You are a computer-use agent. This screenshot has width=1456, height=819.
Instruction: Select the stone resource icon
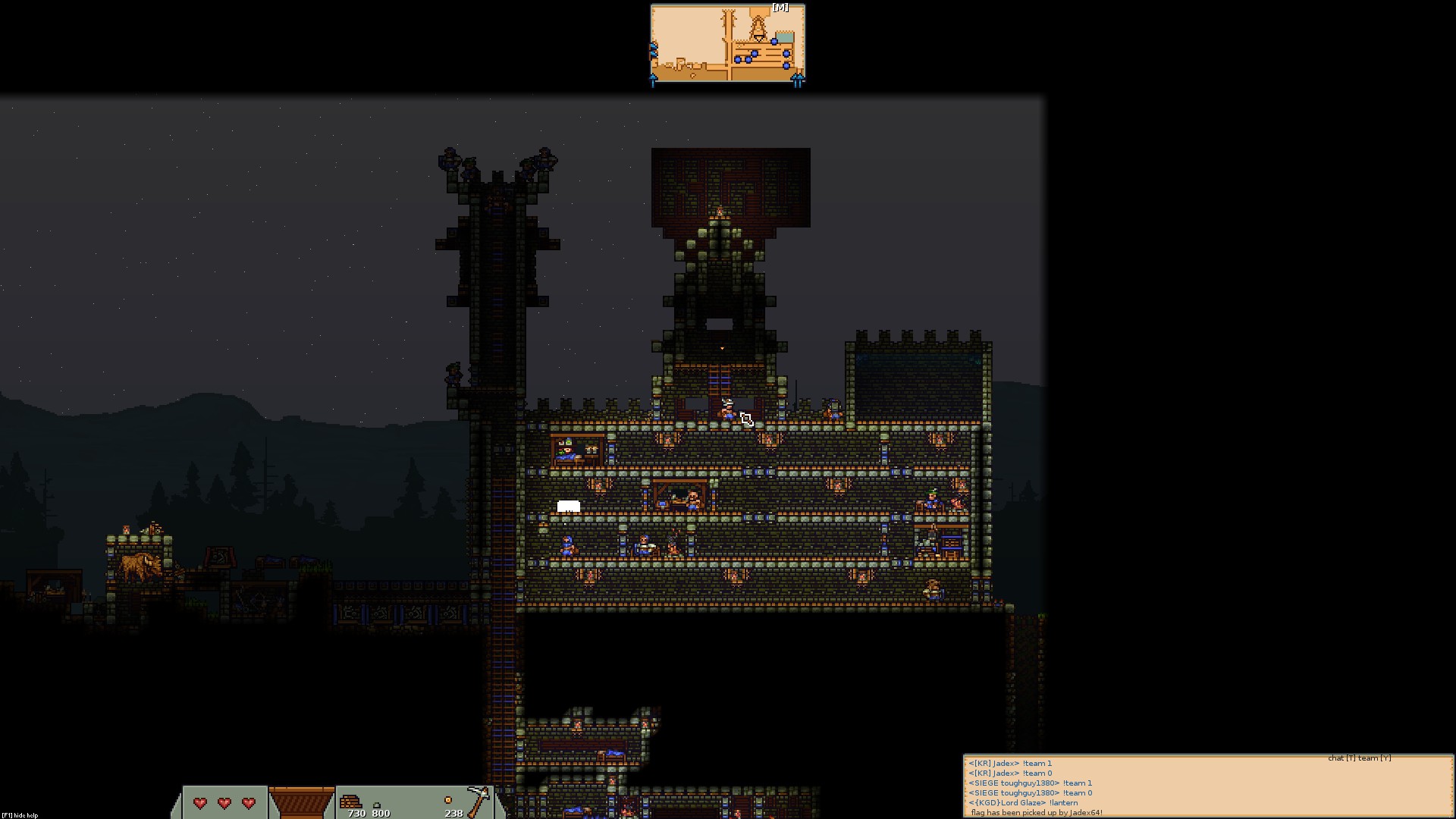[377, 805]
